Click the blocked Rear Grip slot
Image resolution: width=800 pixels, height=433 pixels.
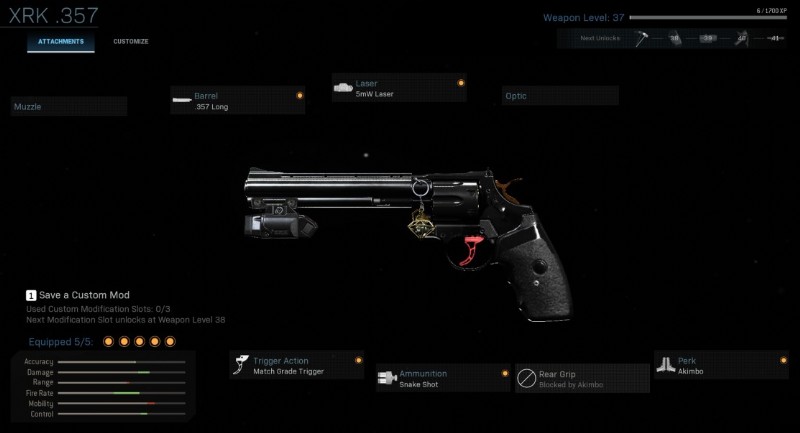[x=582, y=378]
